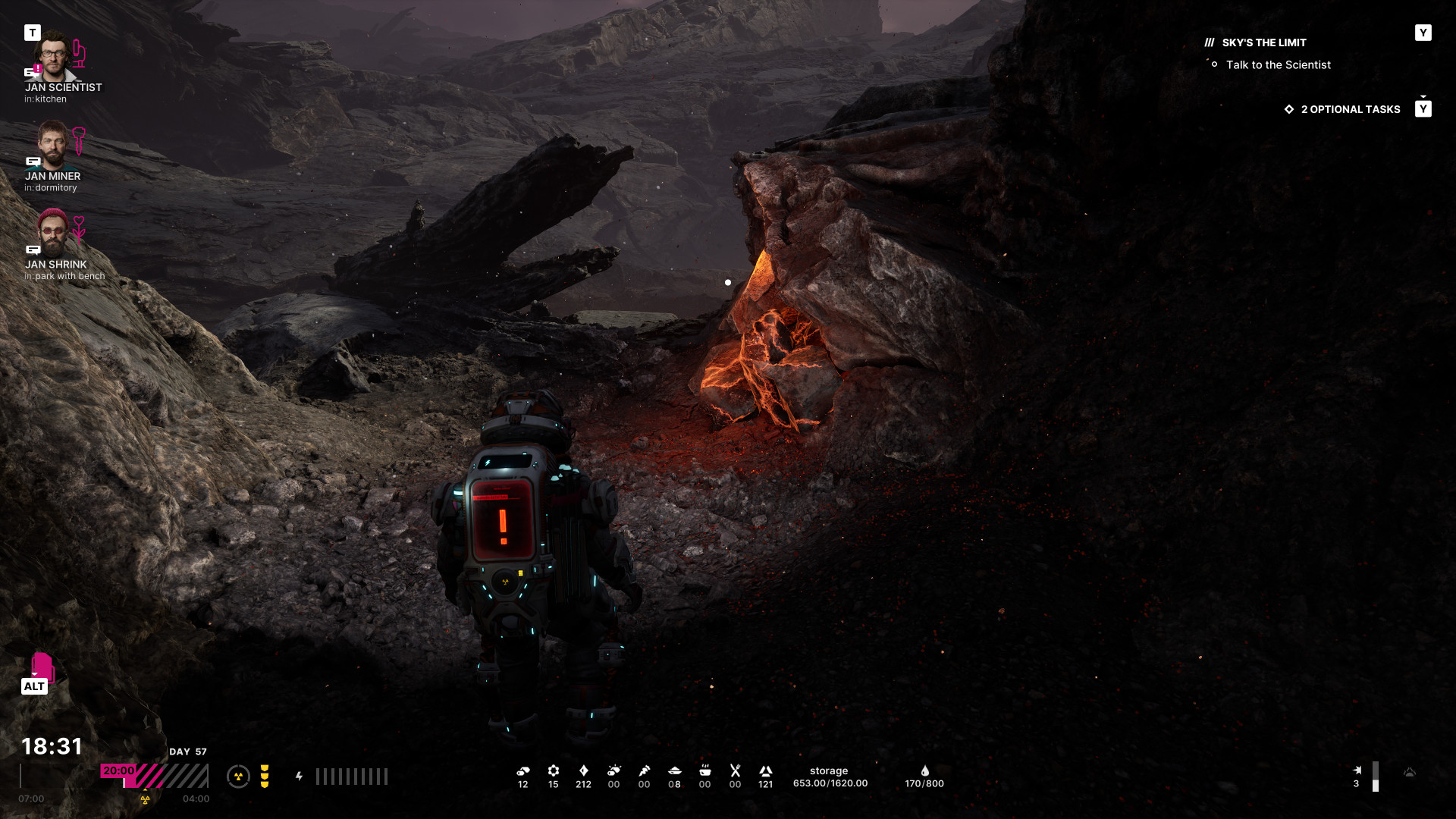Select Jan Shrink's portrait
The width and height of the screenshot is (1456, 819).
tap(52, 233)
